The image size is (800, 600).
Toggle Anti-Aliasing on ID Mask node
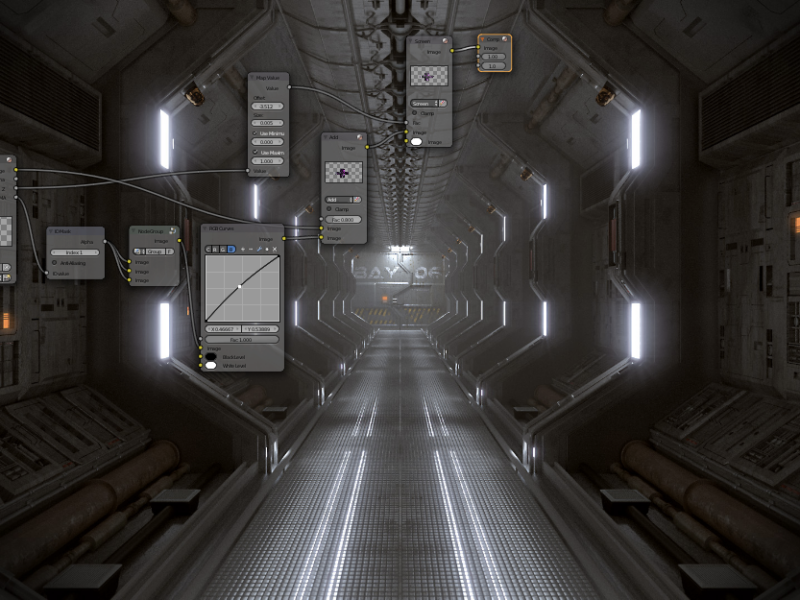(x=54, y=263)
